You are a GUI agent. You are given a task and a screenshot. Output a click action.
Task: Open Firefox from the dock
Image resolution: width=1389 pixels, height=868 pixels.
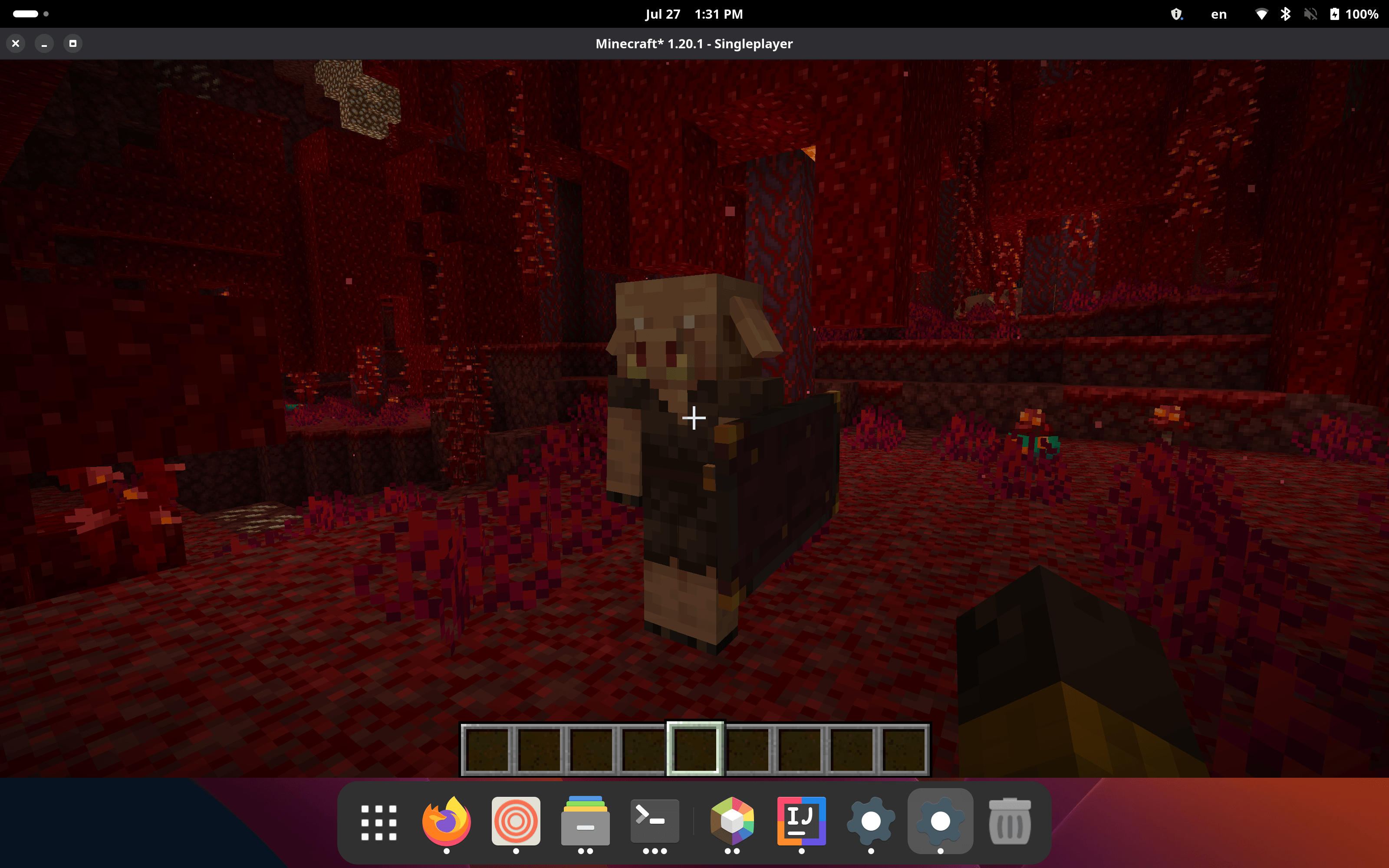(447, 821)
